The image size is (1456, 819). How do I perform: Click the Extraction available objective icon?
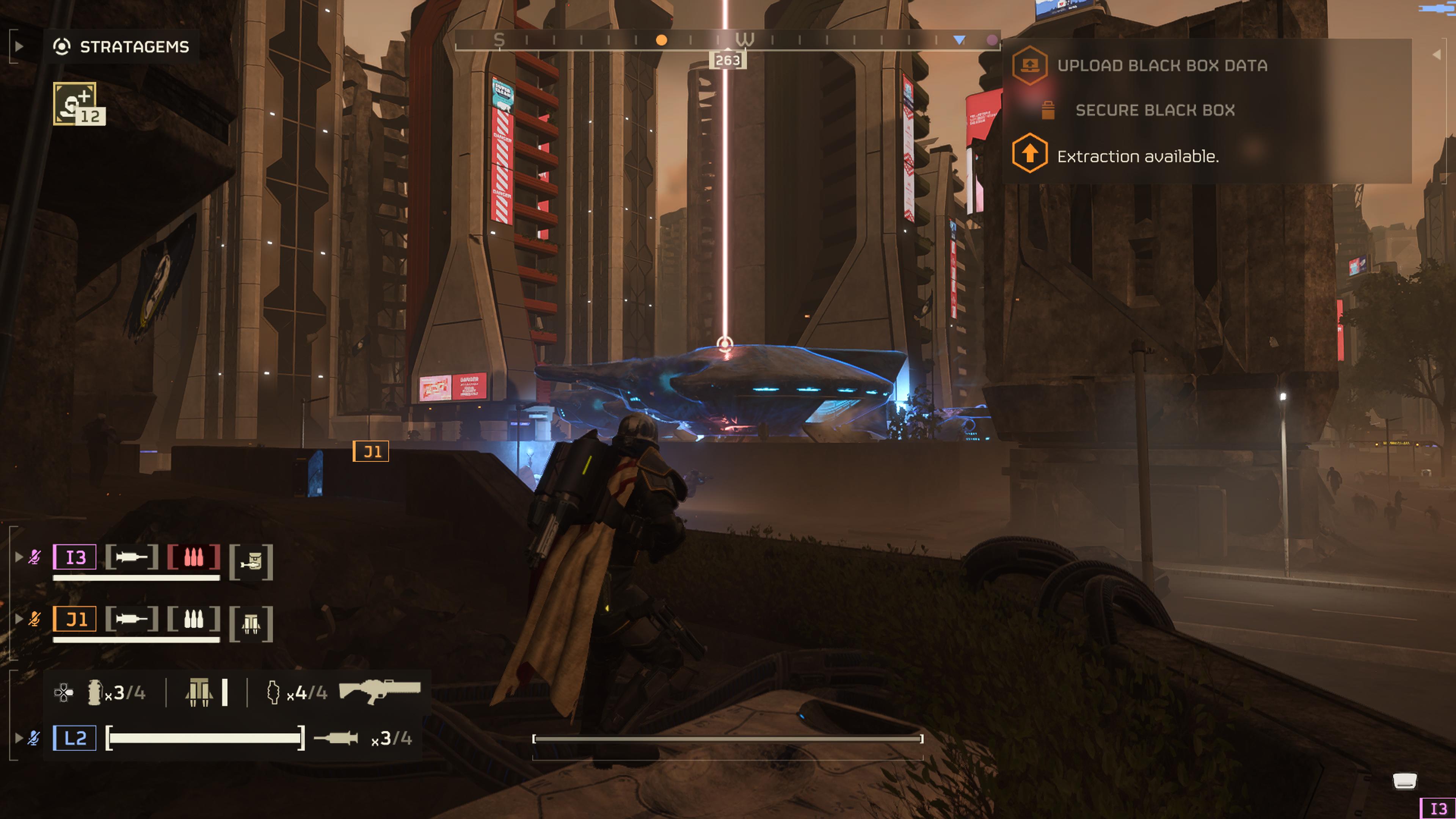point(1029,153)
